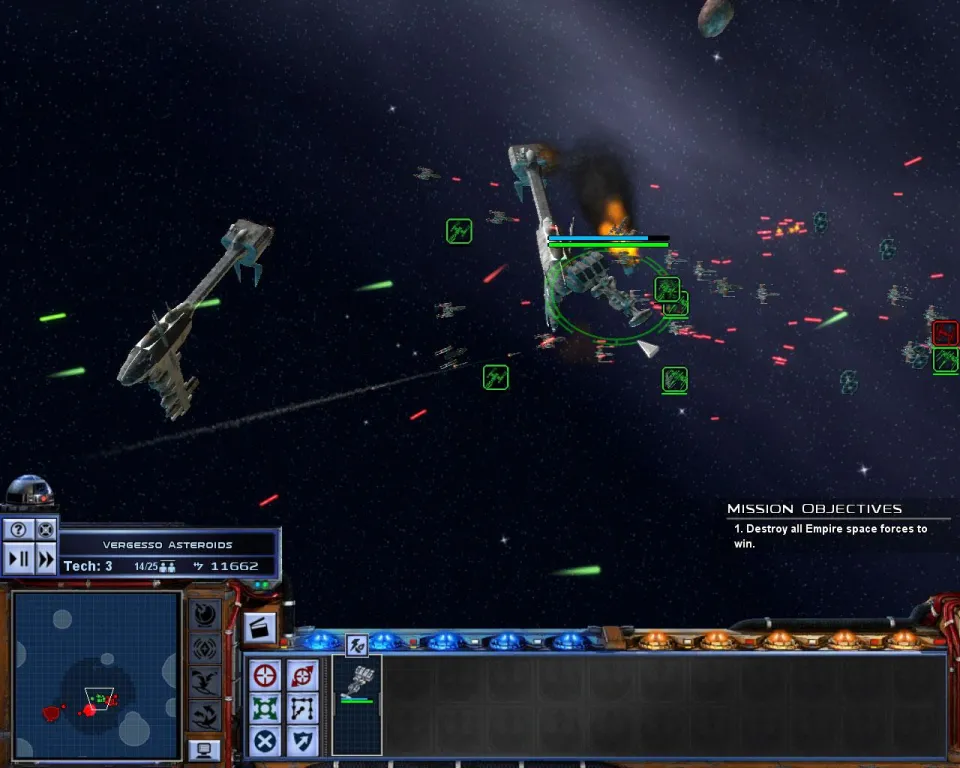The height and width of the screenshot is (768, 960).
Task: Activate the shield arrow guard command
Action: click(302, 741)
